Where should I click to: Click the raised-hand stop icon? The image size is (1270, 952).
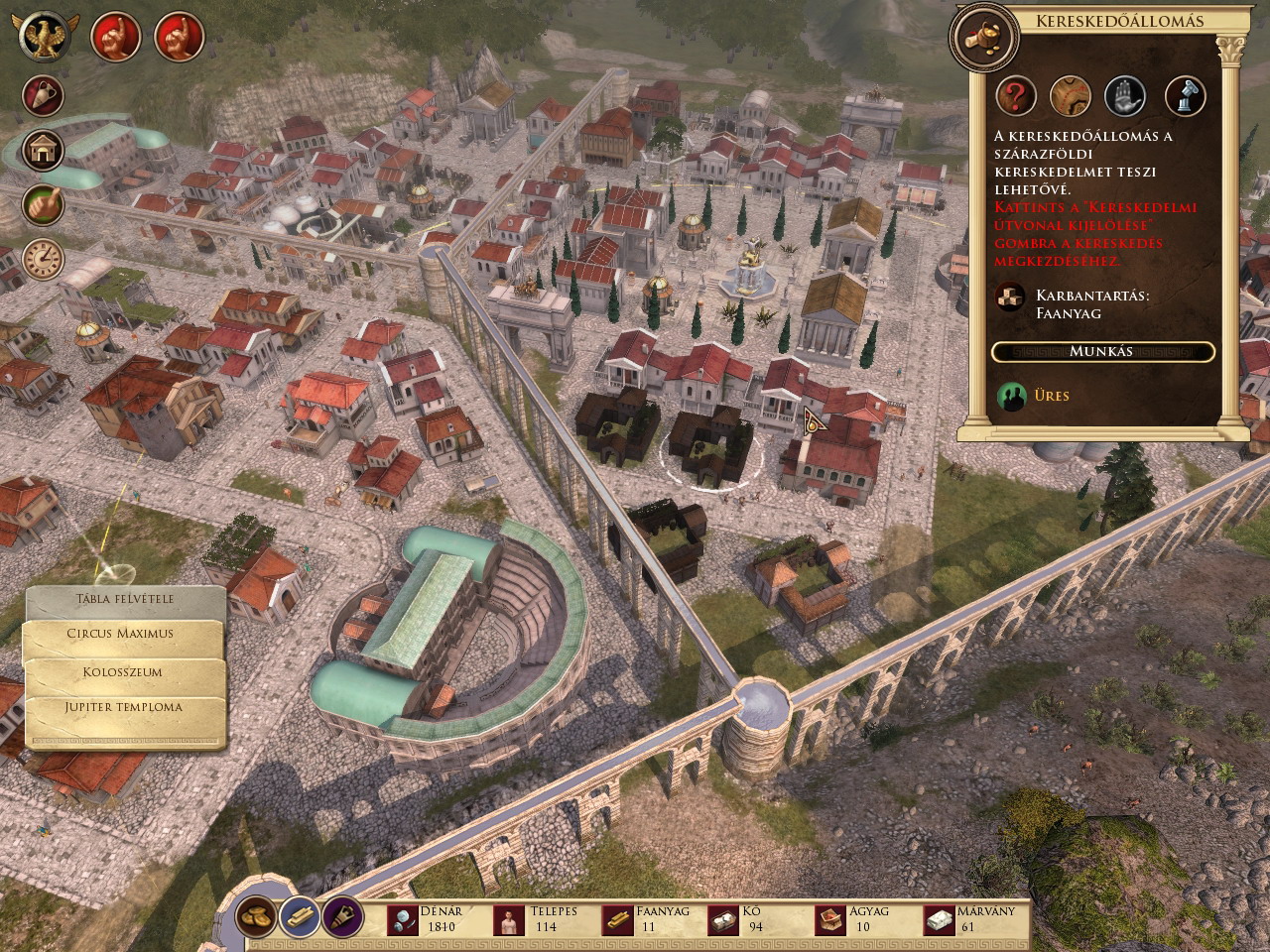[x=1125, y=96]
